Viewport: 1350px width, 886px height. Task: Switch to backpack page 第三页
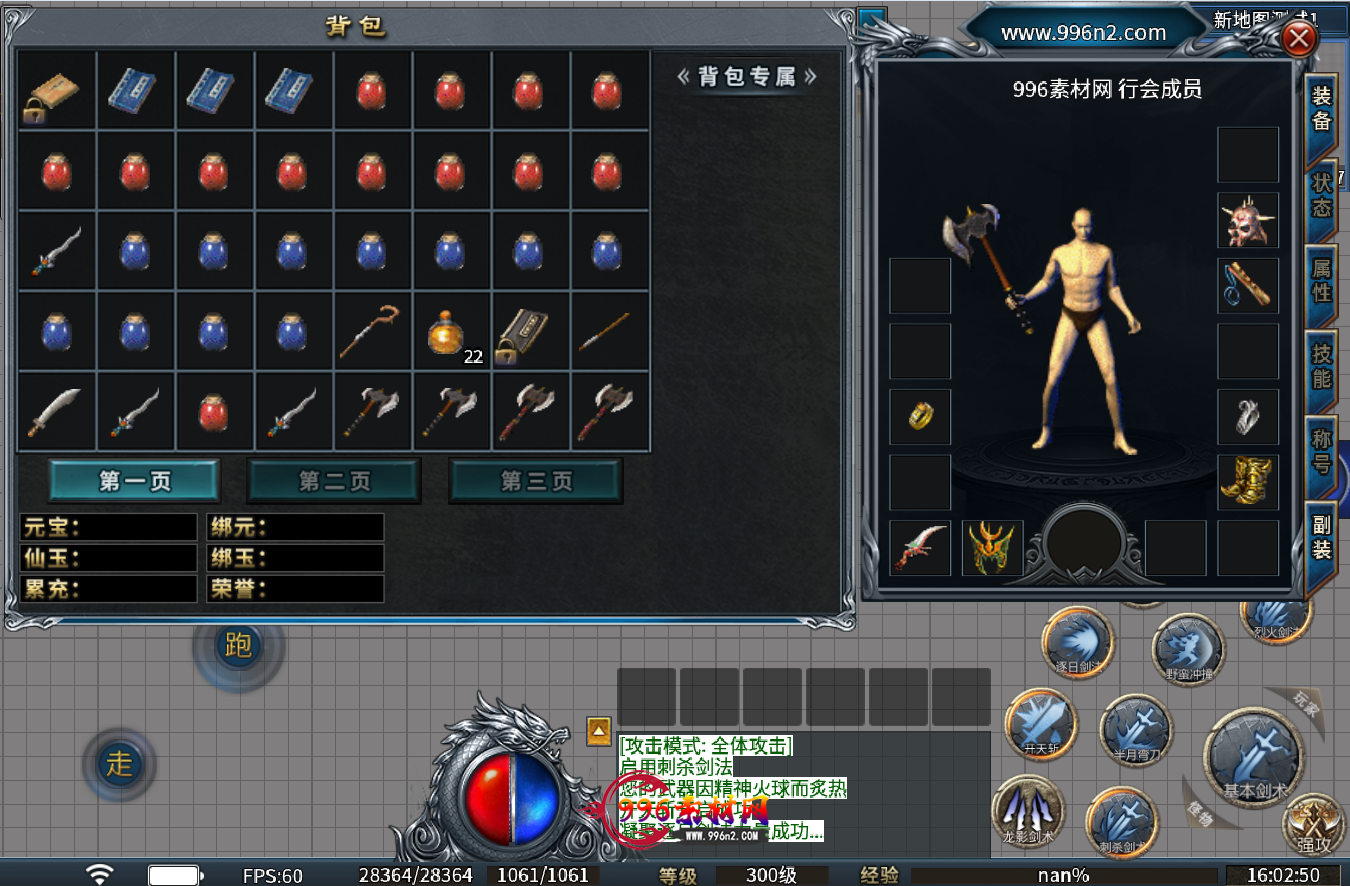point(536,481)
